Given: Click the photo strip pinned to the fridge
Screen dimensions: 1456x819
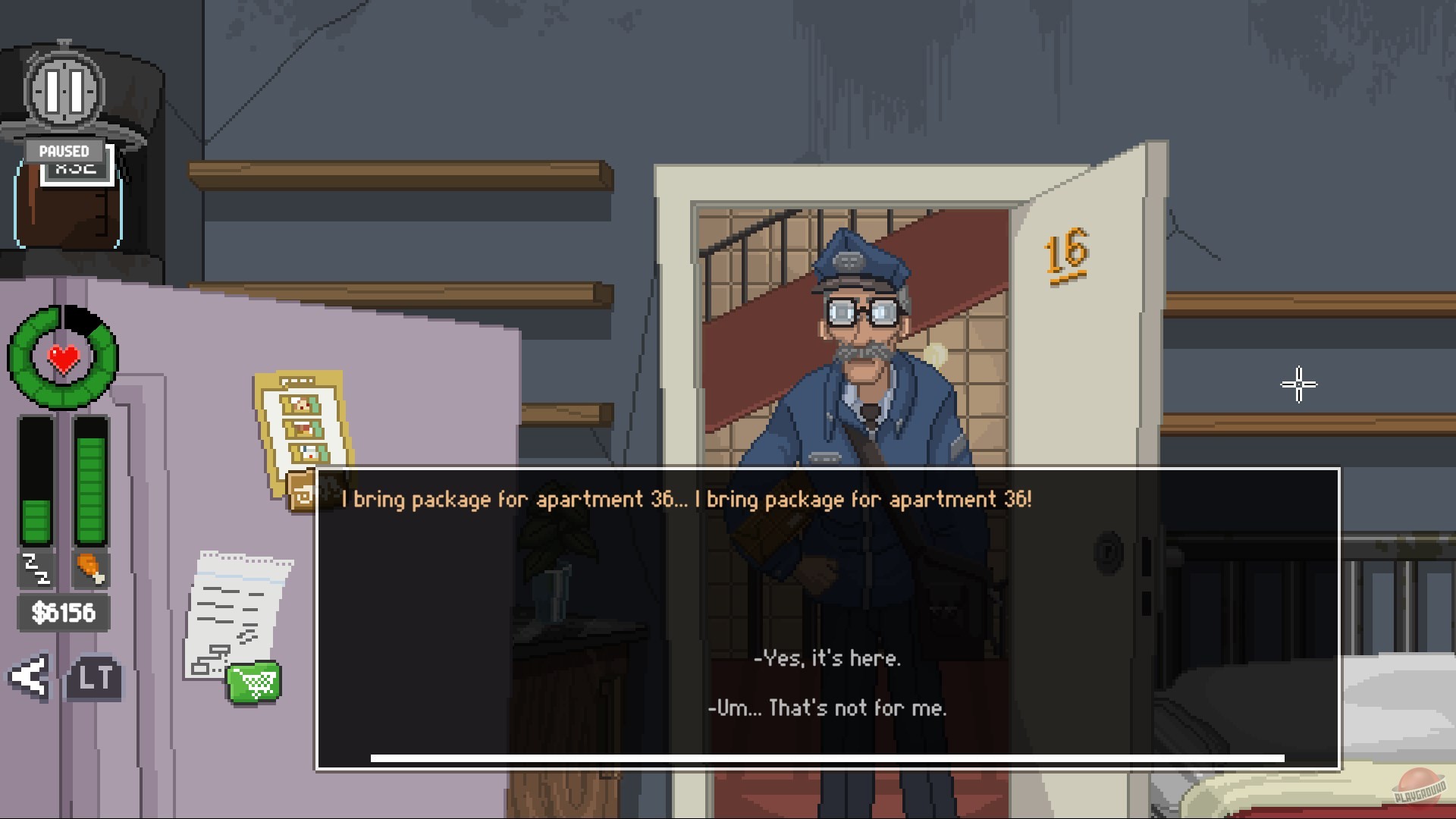Looking at the screenshot, I should pyautogui.click(x=302, y=425).
